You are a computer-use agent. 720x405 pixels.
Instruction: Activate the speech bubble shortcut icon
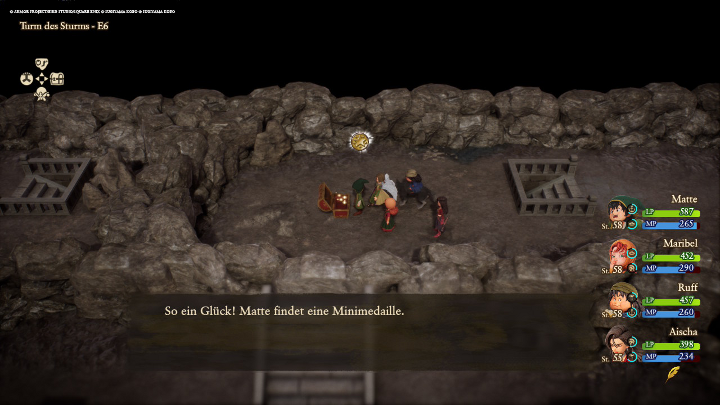point(41,63)
